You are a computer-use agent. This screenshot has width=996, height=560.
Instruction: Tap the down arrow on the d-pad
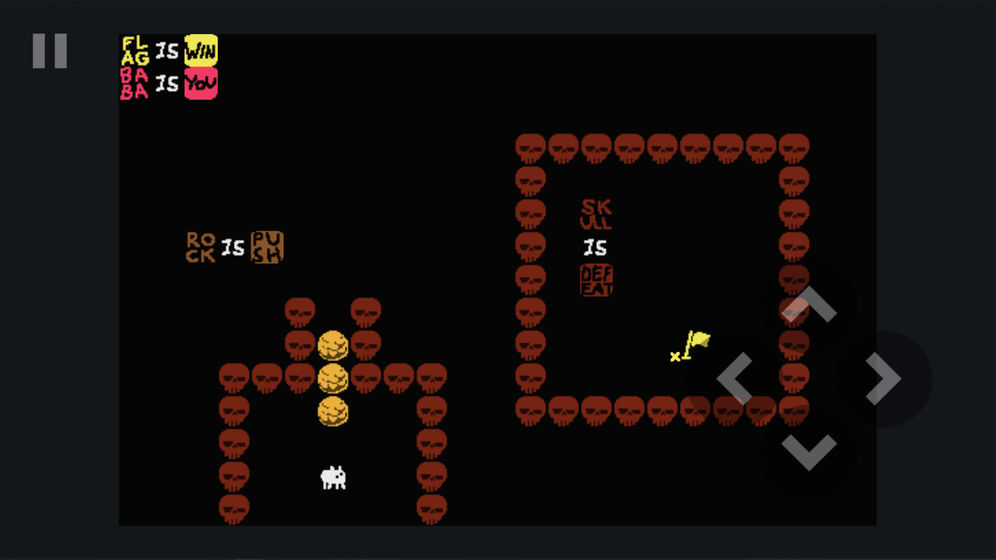(808, 452)
